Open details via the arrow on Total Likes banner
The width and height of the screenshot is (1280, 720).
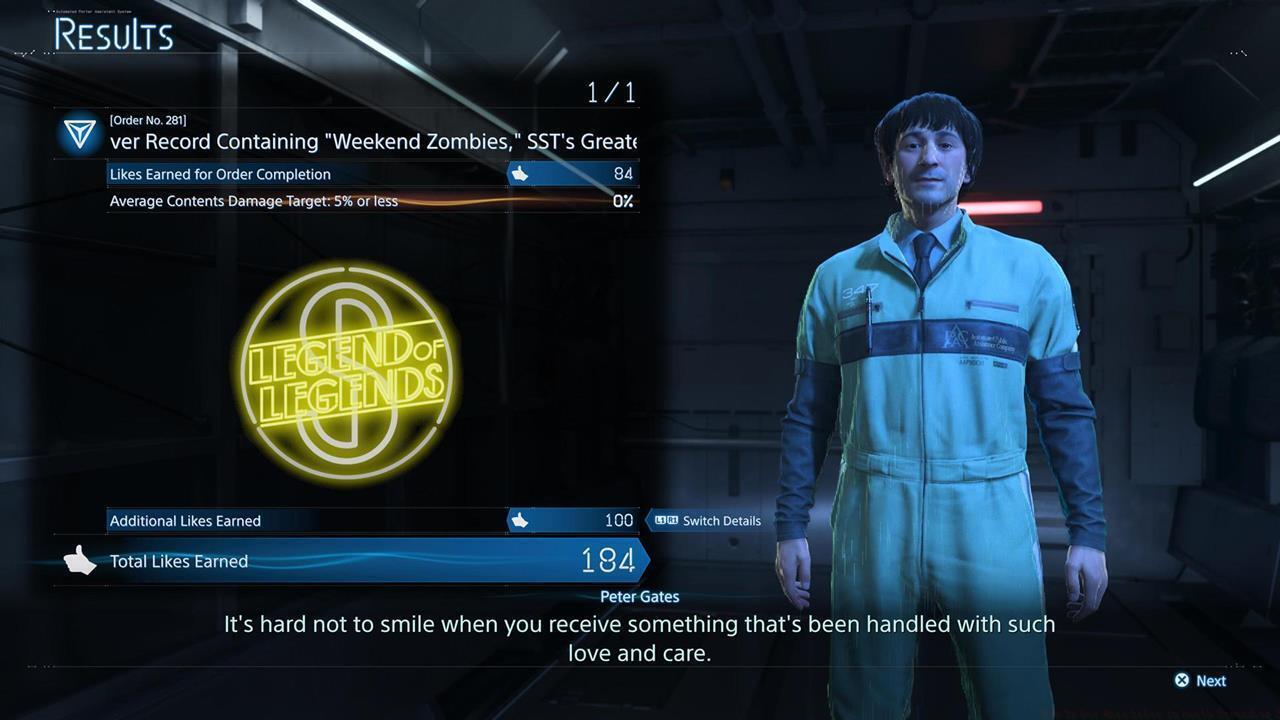(x=643, y=561)
